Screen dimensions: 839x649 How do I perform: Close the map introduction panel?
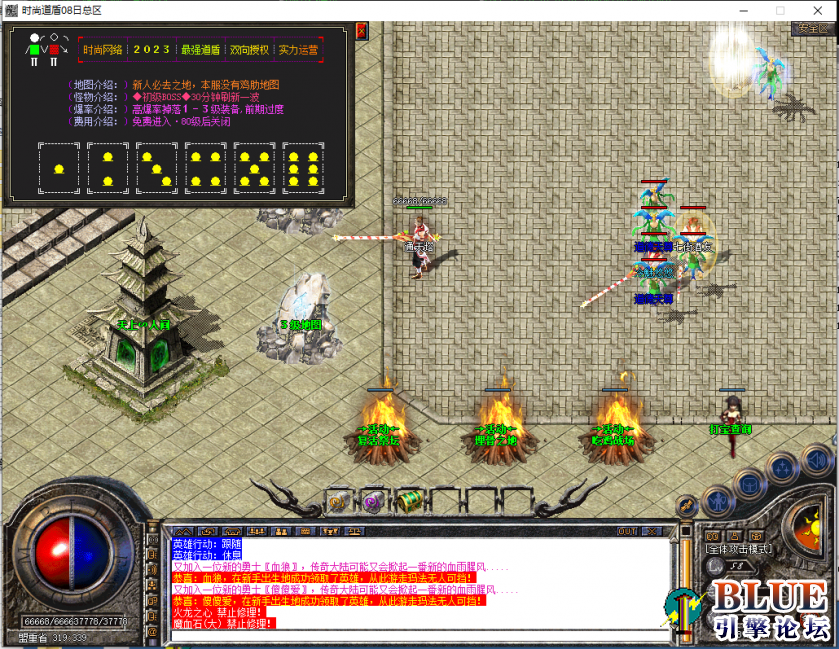click(361, 31)
